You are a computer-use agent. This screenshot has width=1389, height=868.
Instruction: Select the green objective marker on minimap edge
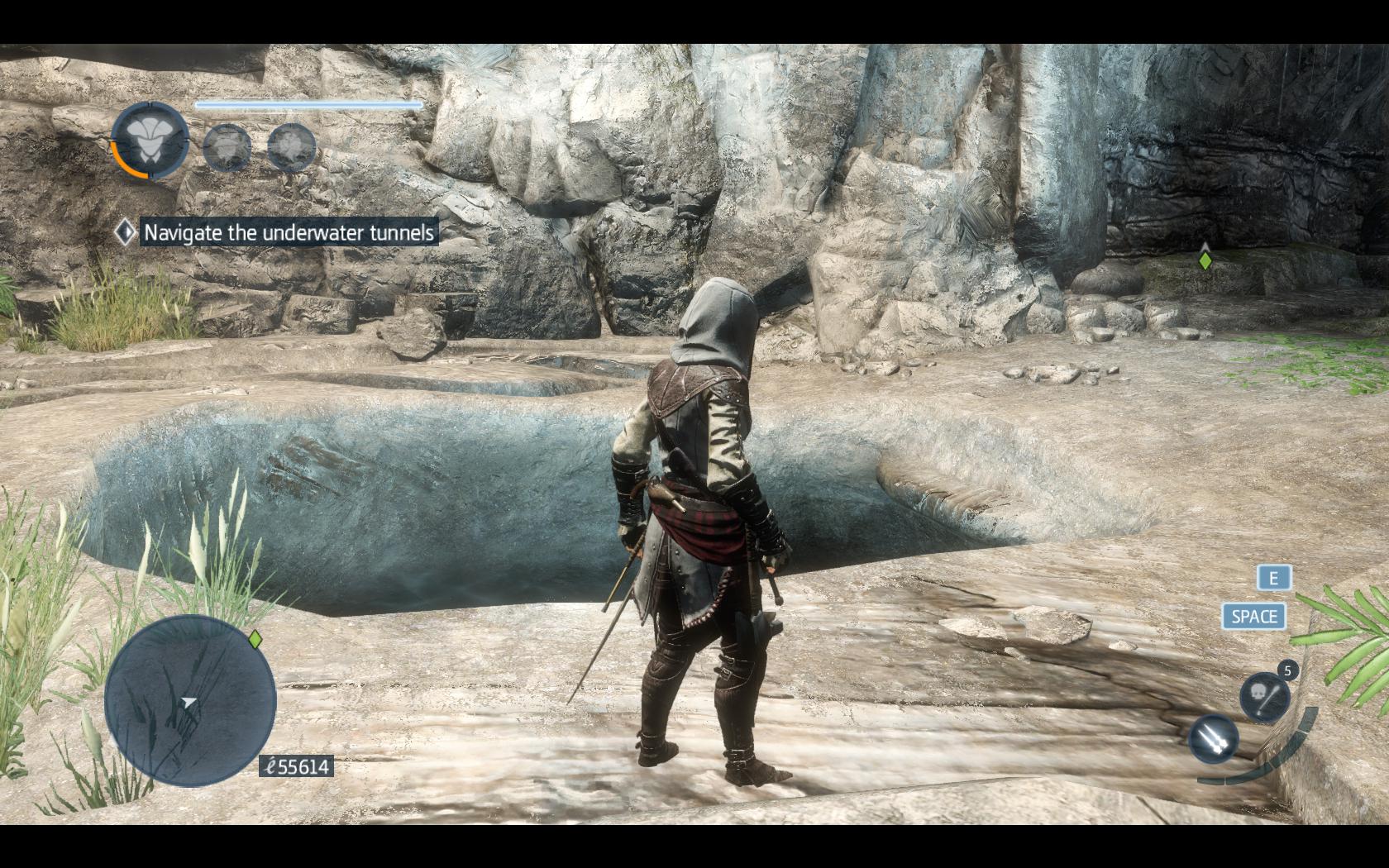click(x=255, y=639)
